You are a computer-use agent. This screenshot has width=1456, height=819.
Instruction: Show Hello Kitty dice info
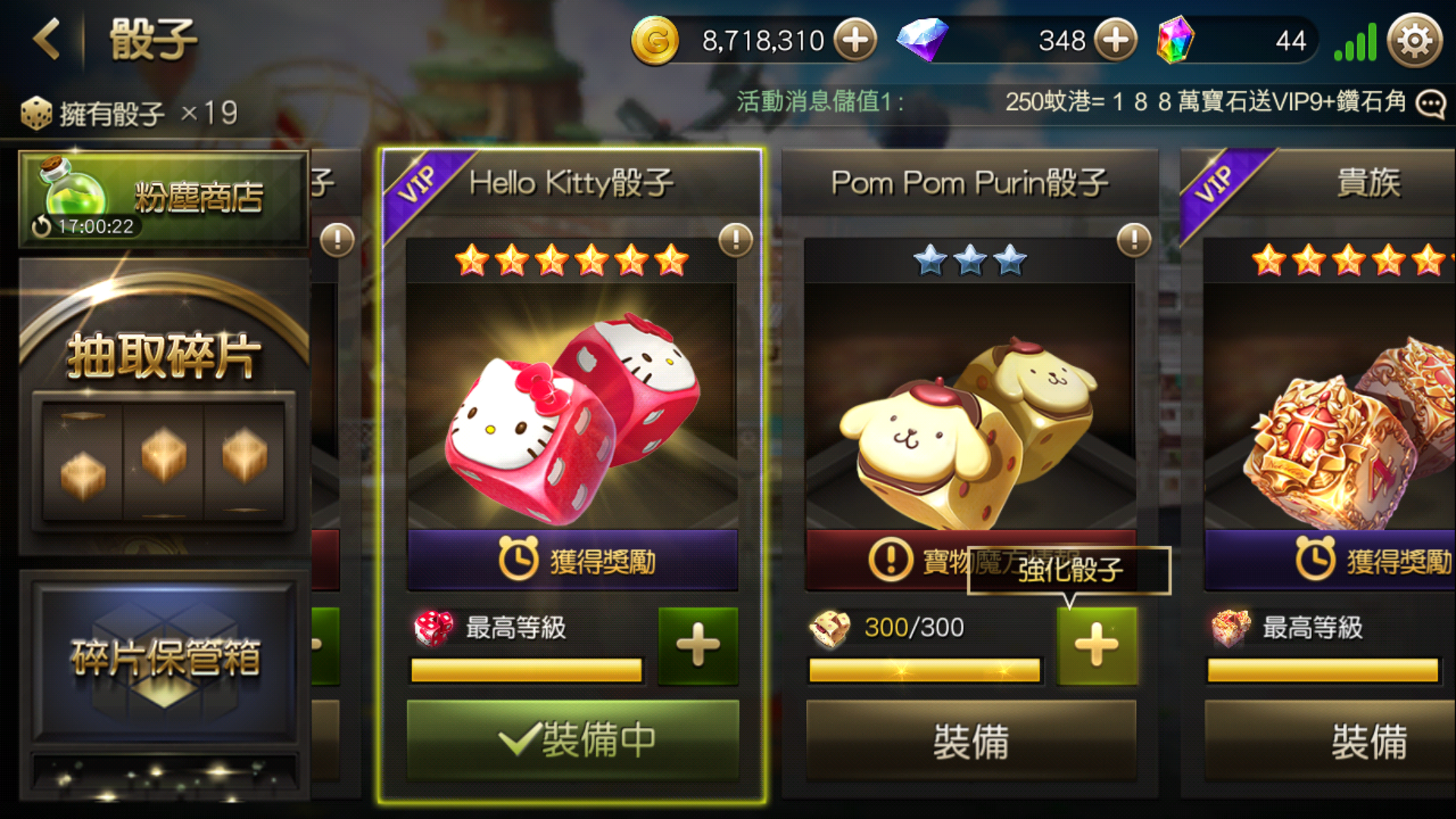(735, 240)
